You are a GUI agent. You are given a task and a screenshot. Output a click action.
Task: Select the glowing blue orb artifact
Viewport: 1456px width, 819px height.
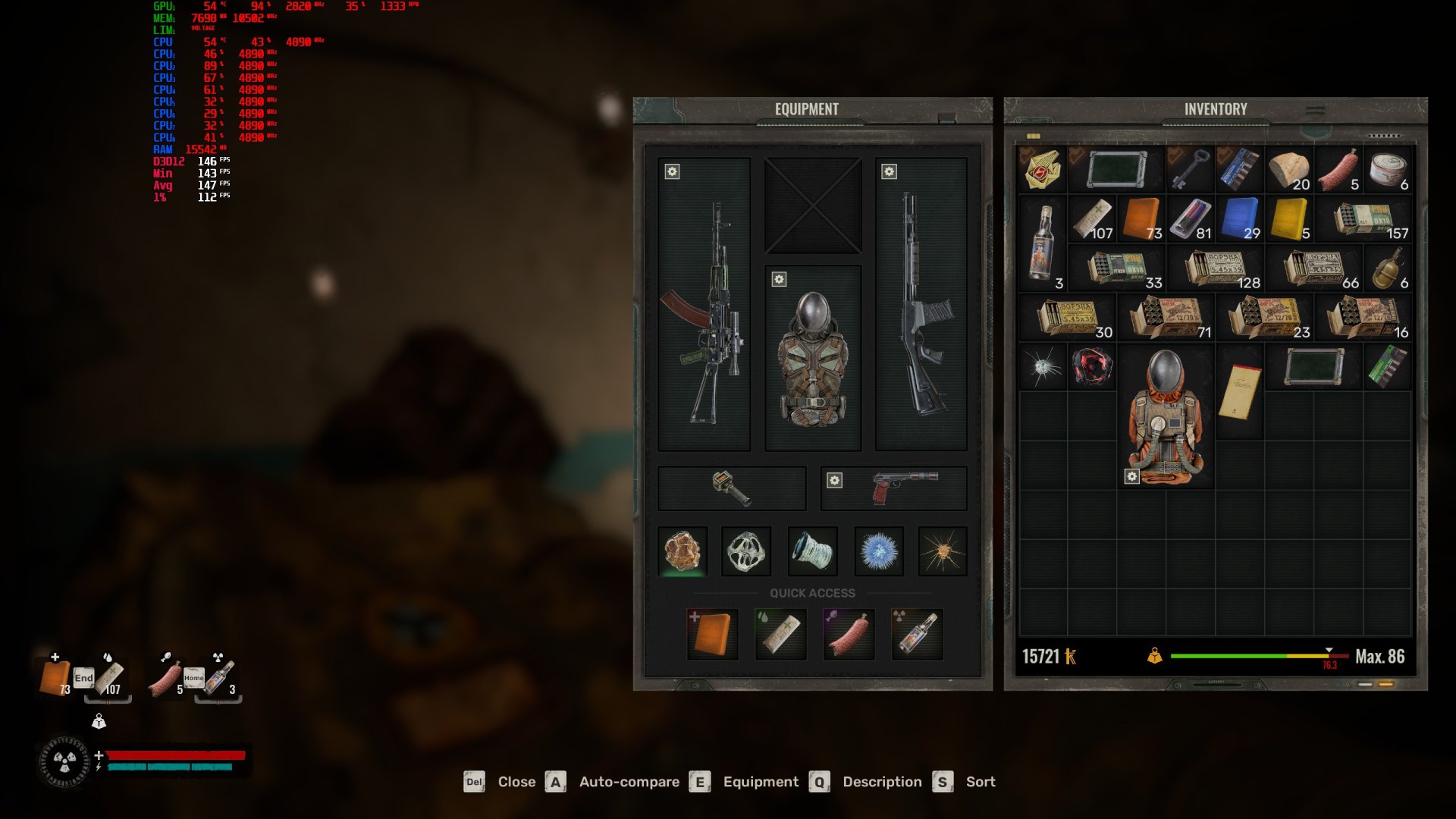pyautogui.click(x=879, y=551)
